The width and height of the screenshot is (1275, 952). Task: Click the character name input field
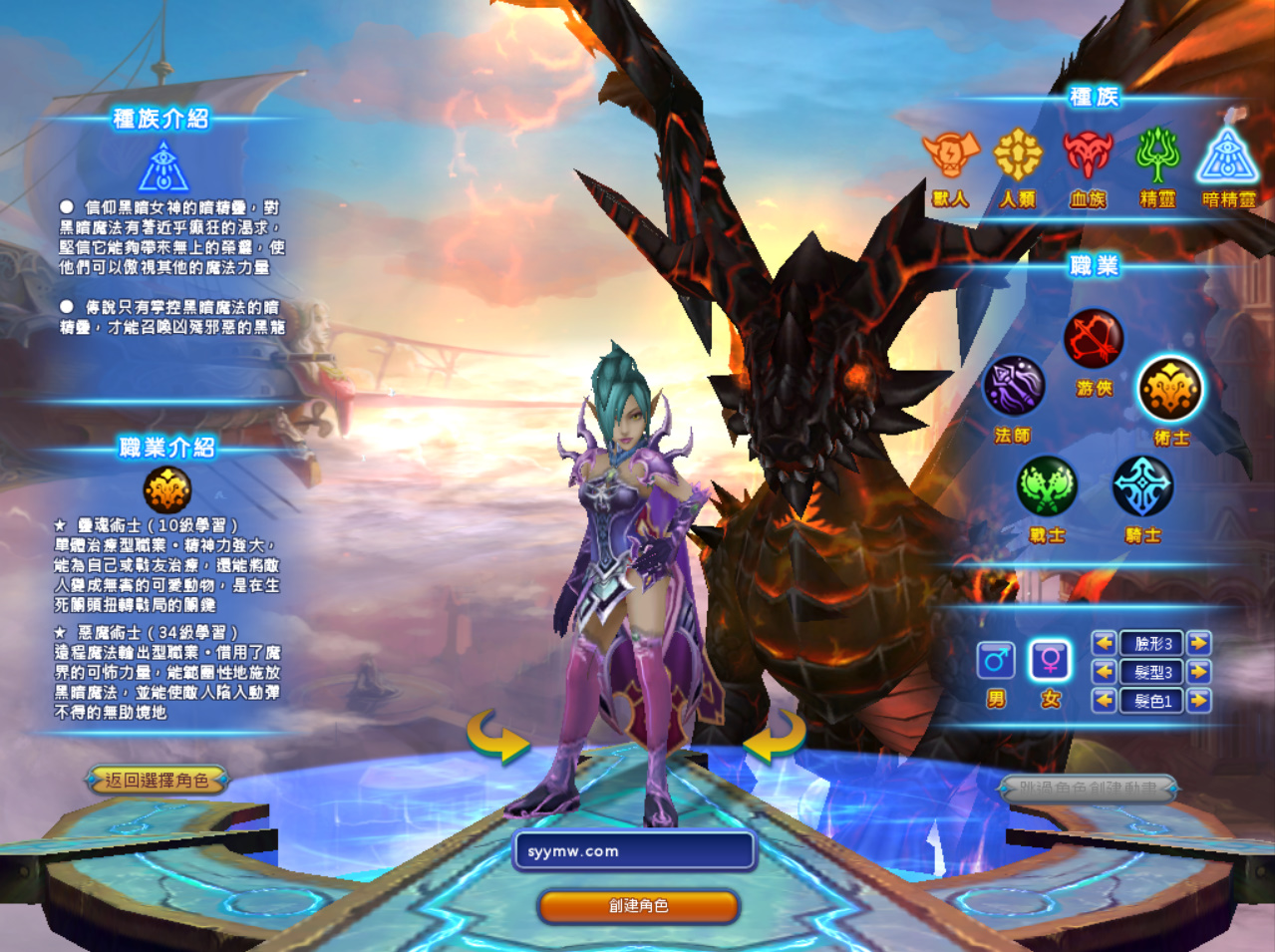click(x=635, y=851)
